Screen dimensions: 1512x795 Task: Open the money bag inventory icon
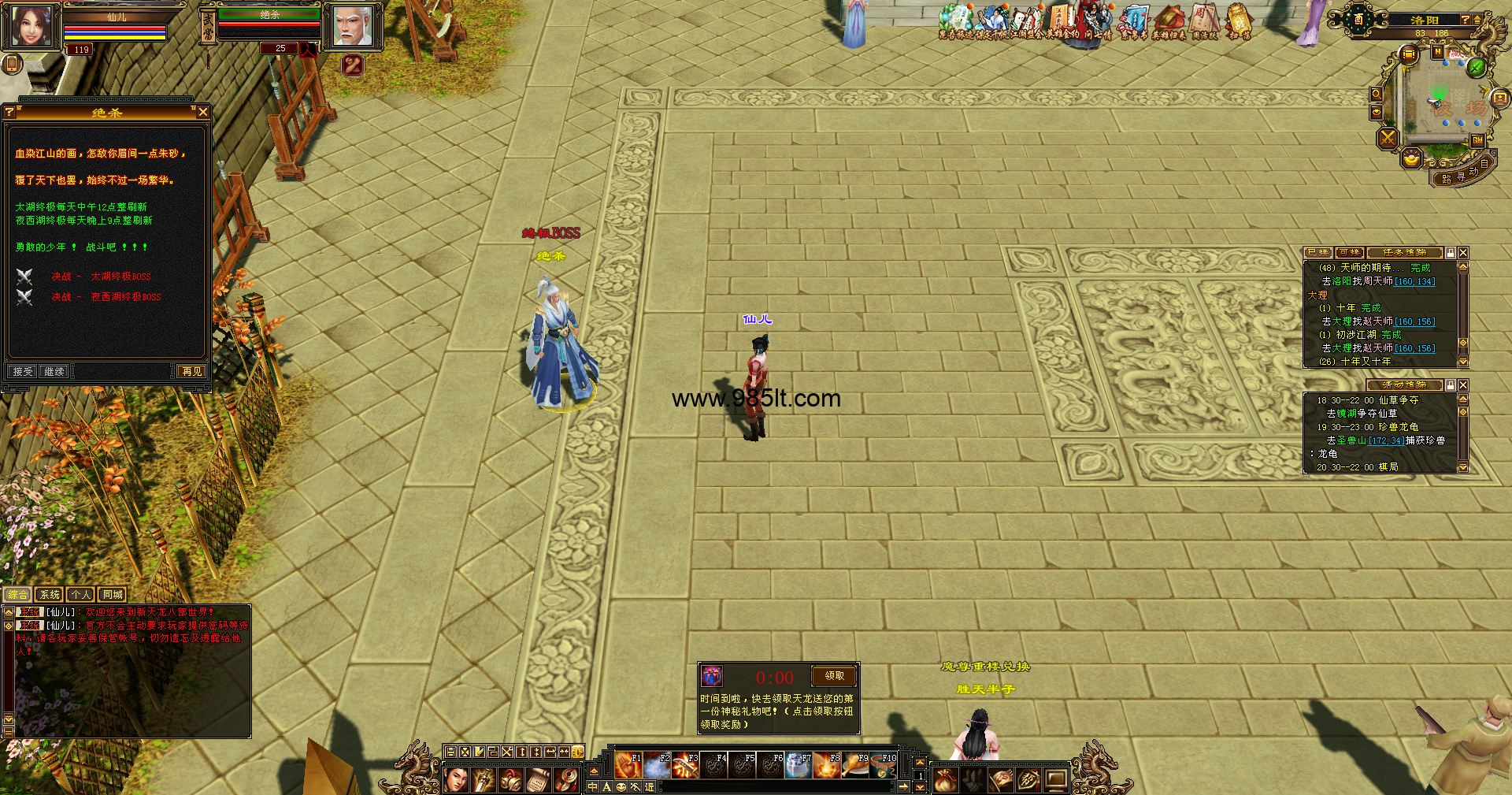pos(945,780)
